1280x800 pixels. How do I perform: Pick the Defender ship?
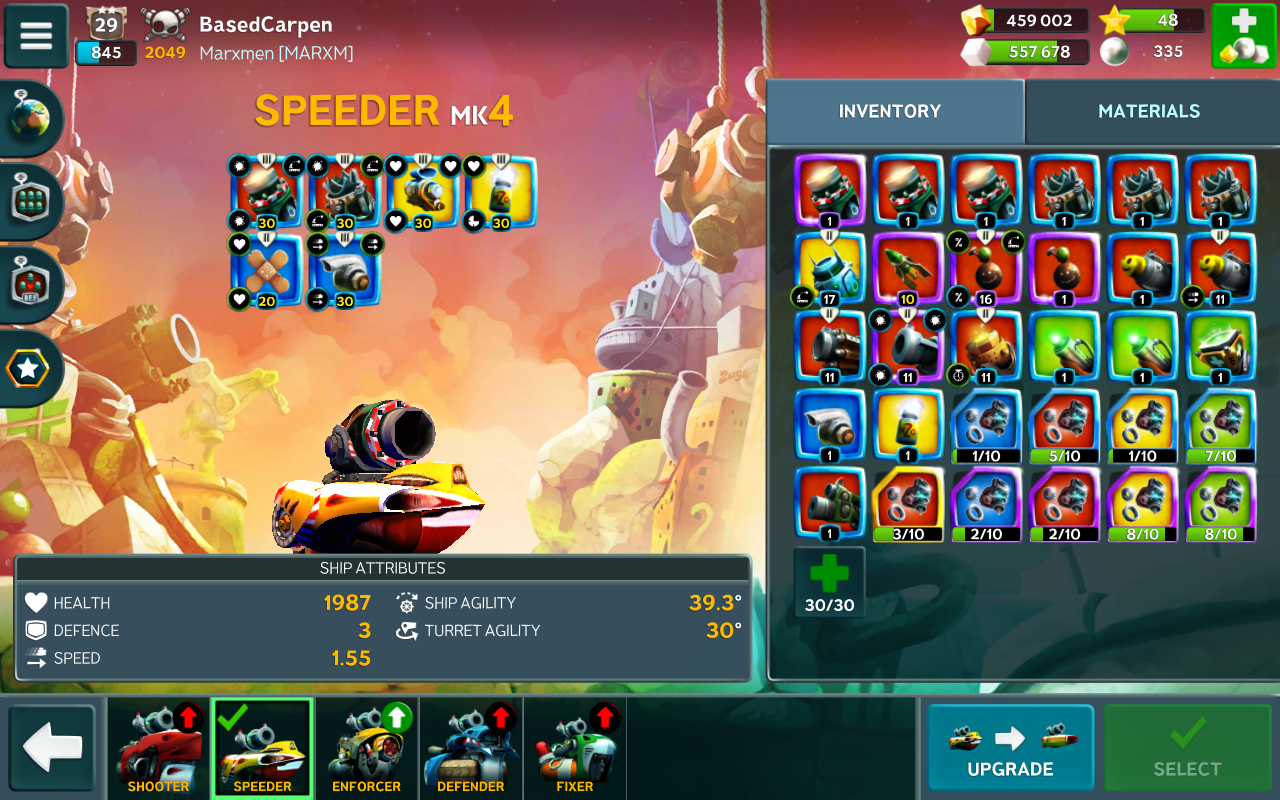[x=470, y=748]
